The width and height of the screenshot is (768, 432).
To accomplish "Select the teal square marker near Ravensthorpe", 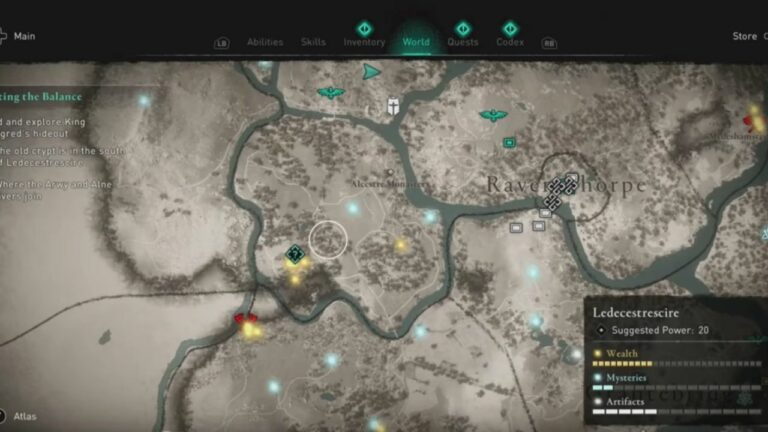I will [509, 143].
